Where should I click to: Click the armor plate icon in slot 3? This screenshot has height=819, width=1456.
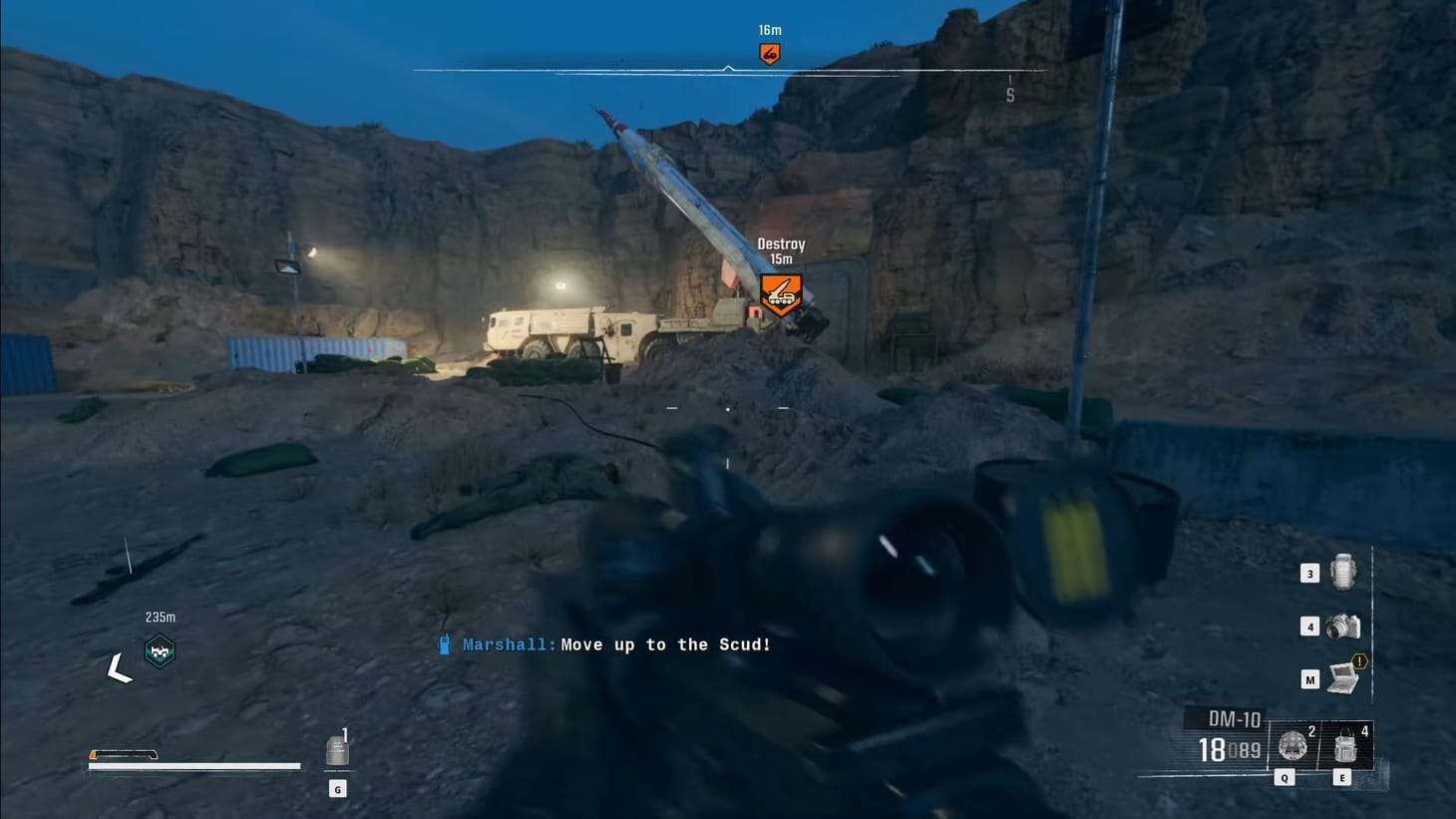[1341, 574]
